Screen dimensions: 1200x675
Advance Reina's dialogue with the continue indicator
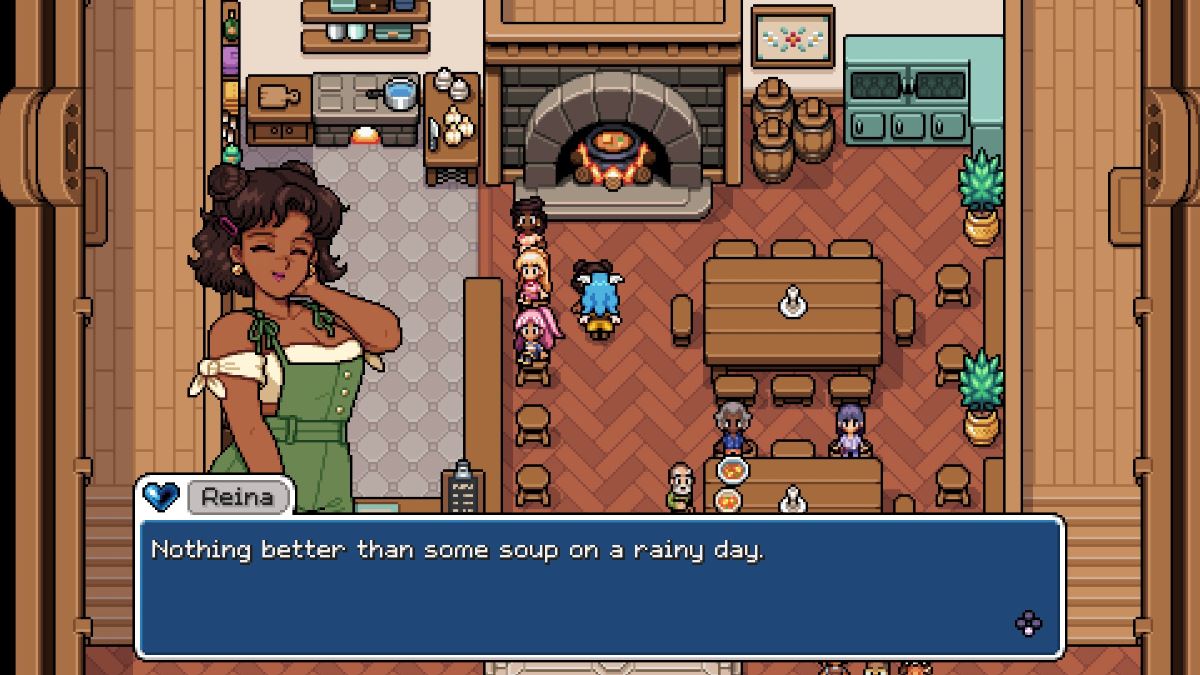pyautogui.click(x=1028, y=624)
